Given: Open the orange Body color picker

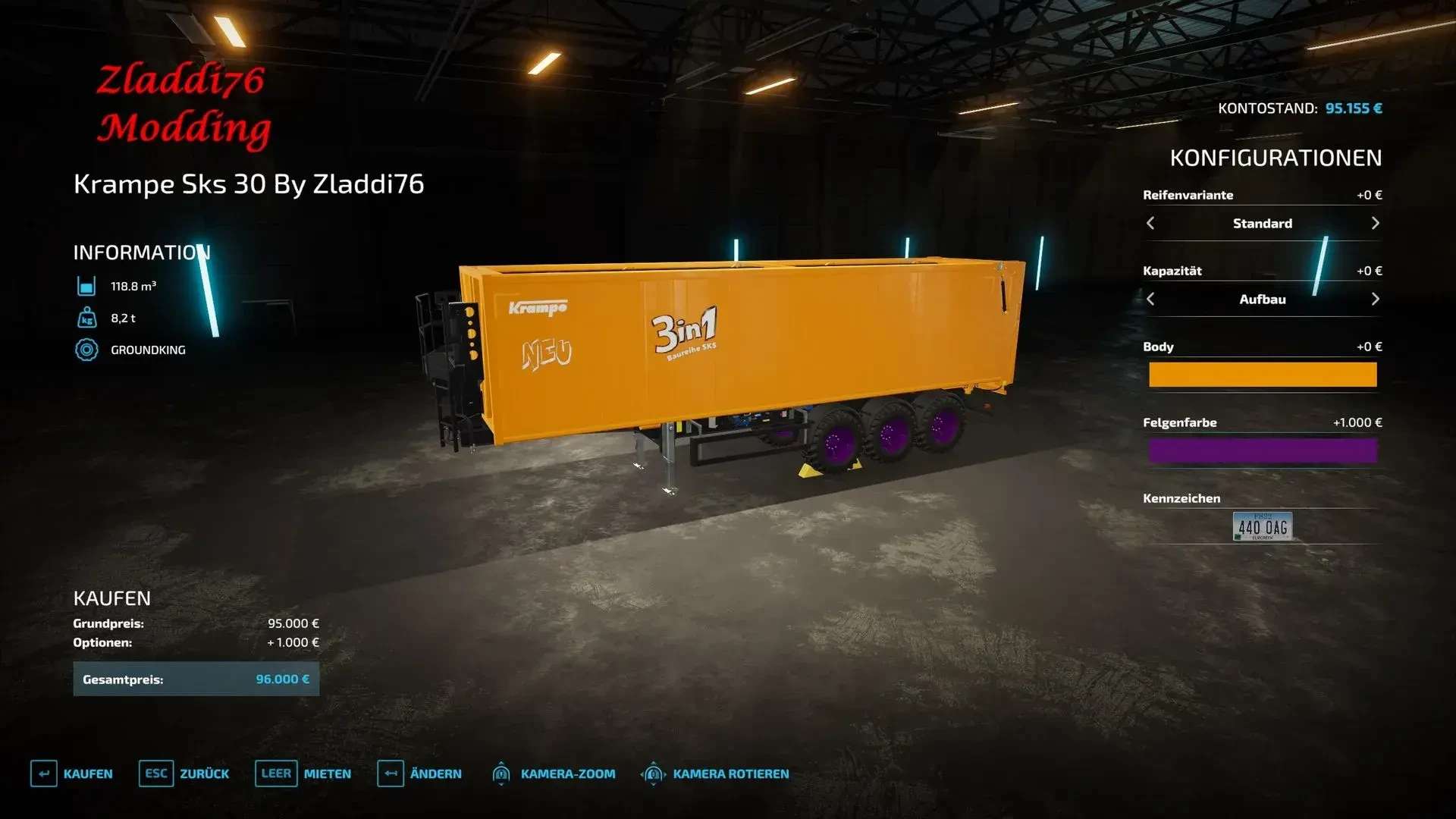Looking at the screenshot, I should pyautogui.click(x=1262, y=375).
